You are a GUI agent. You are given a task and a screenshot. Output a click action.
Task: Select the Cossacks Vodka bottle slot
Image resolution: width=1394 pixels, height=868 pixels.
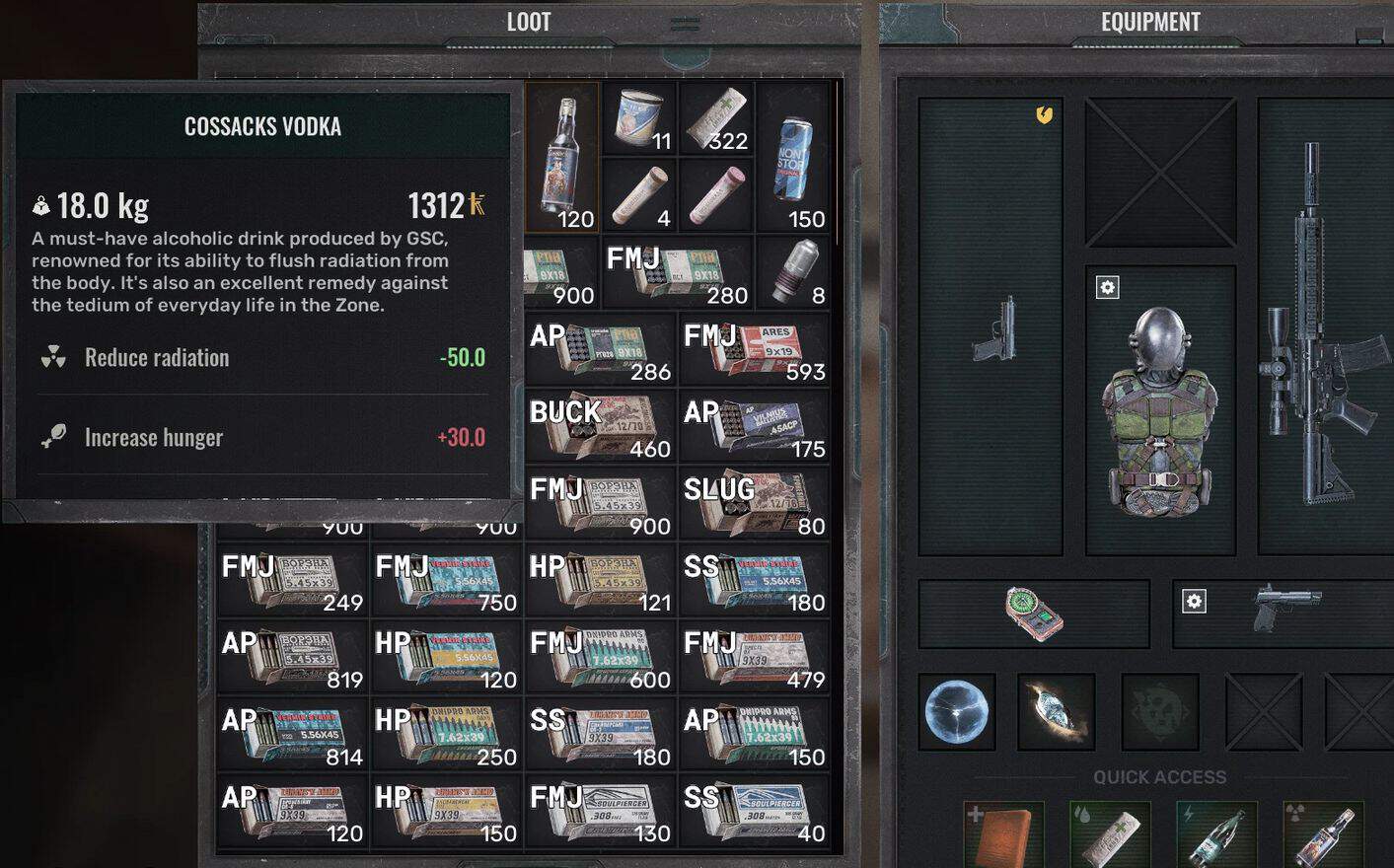(562, 158)
